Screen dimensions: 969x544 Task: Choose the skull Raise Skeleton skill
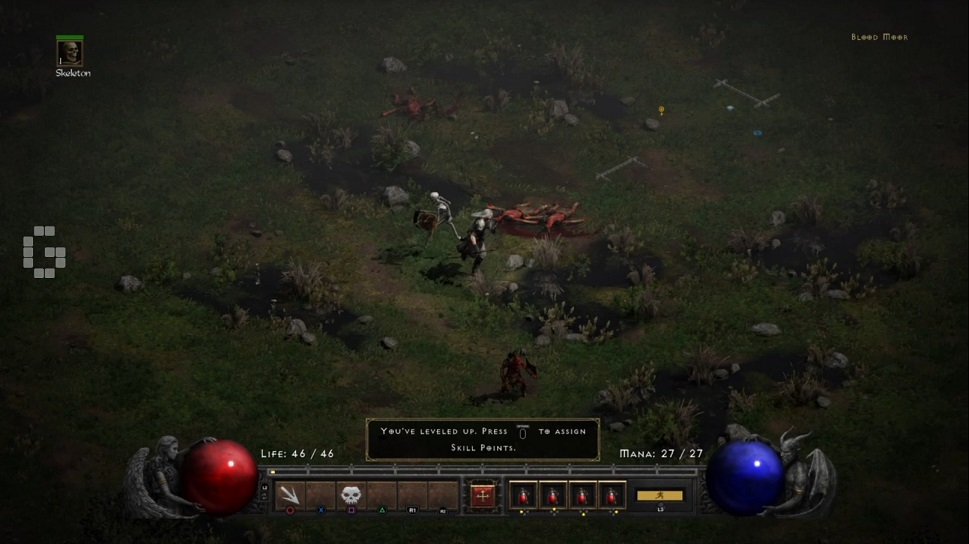(x=351, y=494)
